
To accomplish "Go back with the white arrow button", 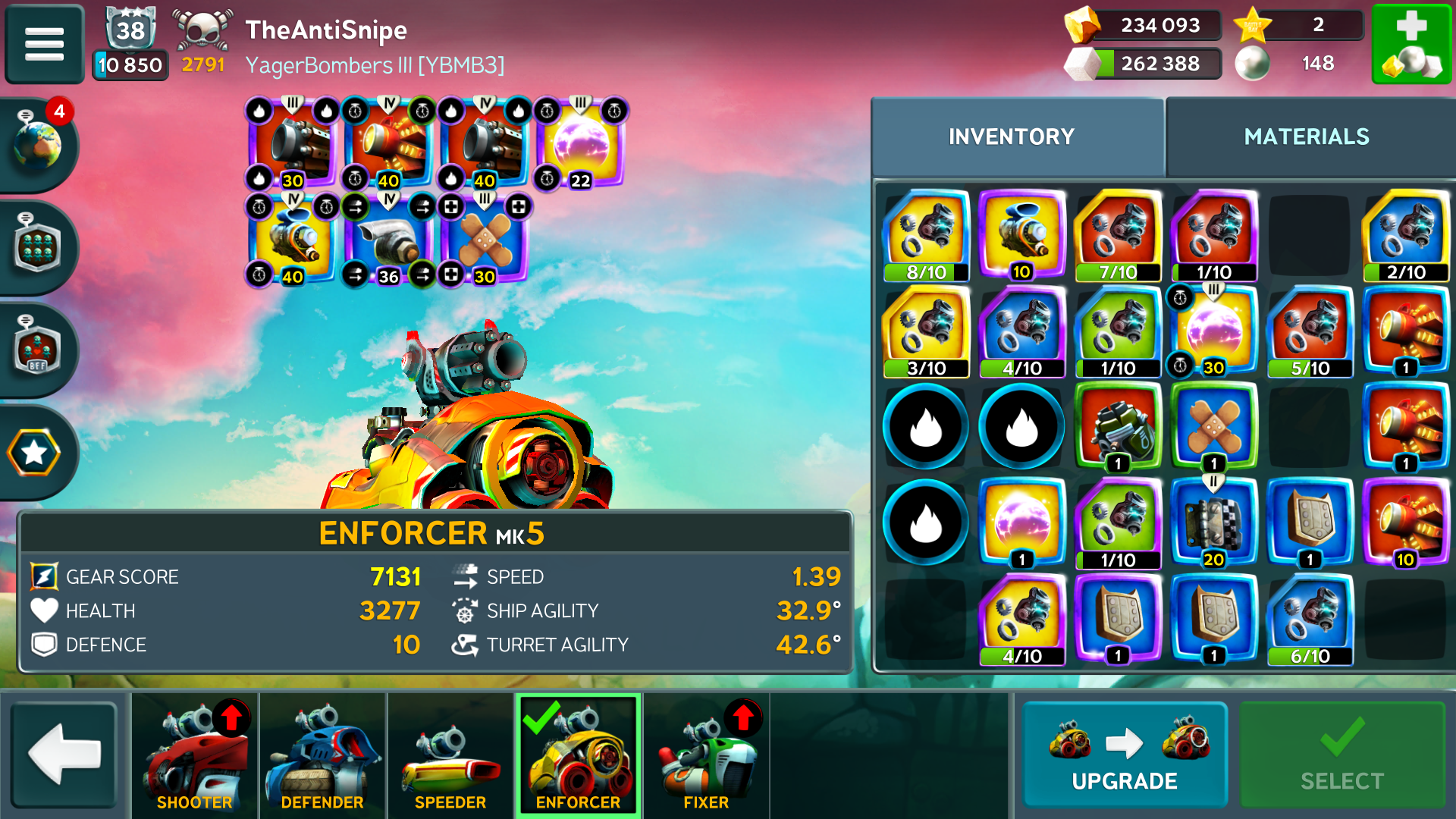I will tap(64, 755).
